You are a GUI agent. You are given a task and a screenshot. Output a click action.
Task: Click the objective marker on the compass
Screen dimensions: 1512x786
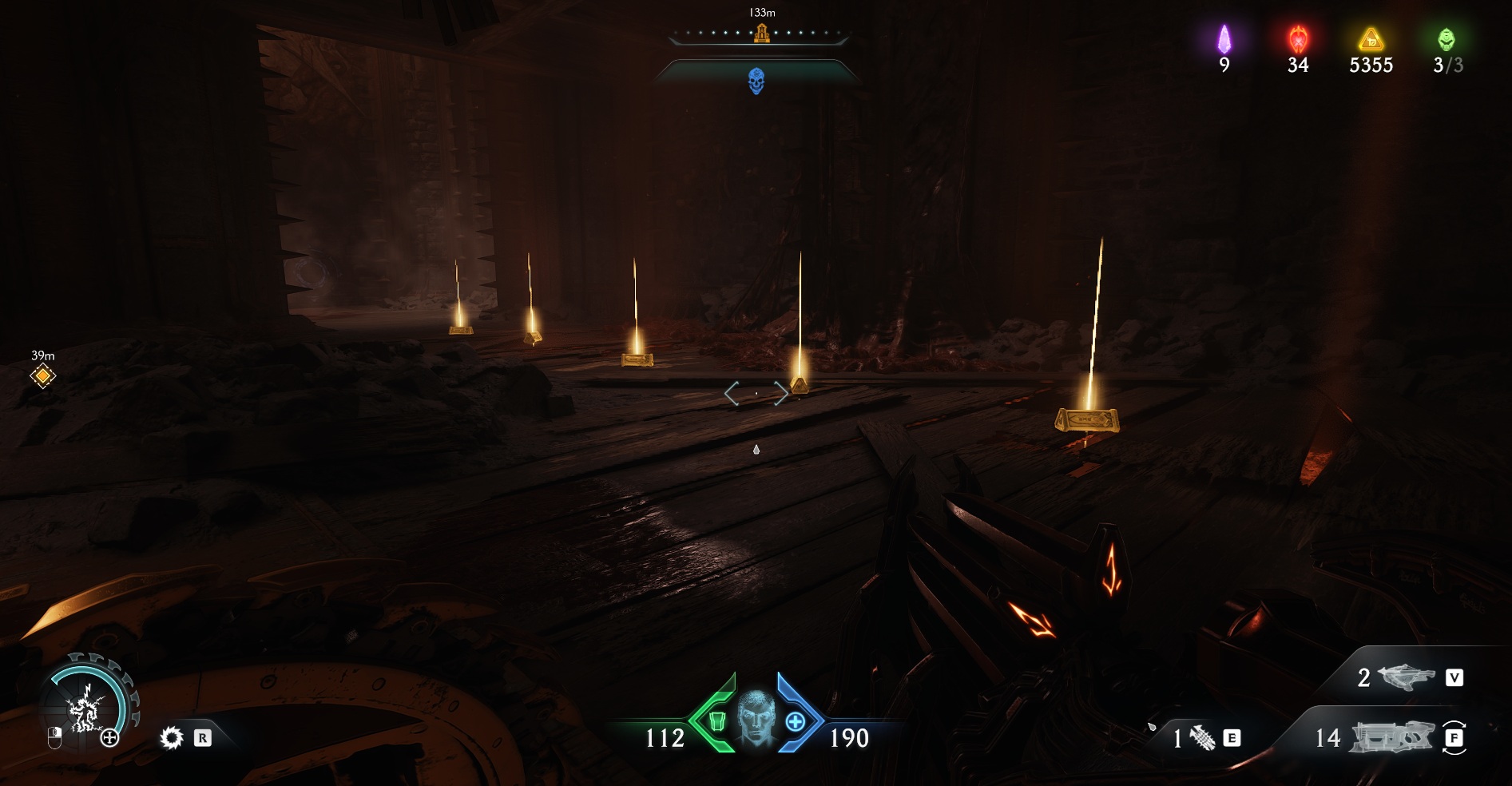[x=762, y=34]
